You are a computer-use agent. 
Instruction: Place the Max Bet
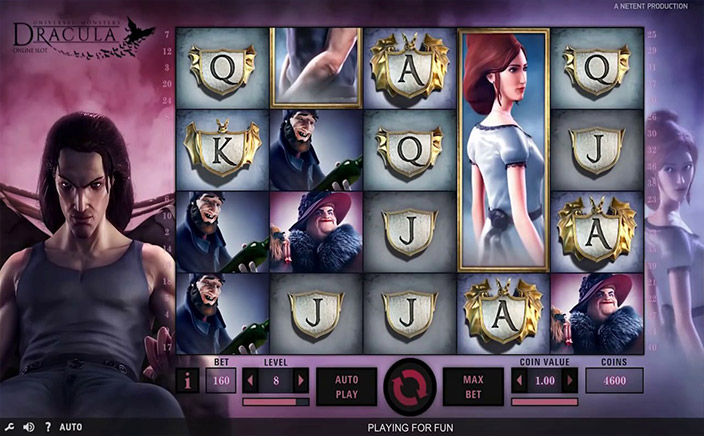tap(473, 386)
